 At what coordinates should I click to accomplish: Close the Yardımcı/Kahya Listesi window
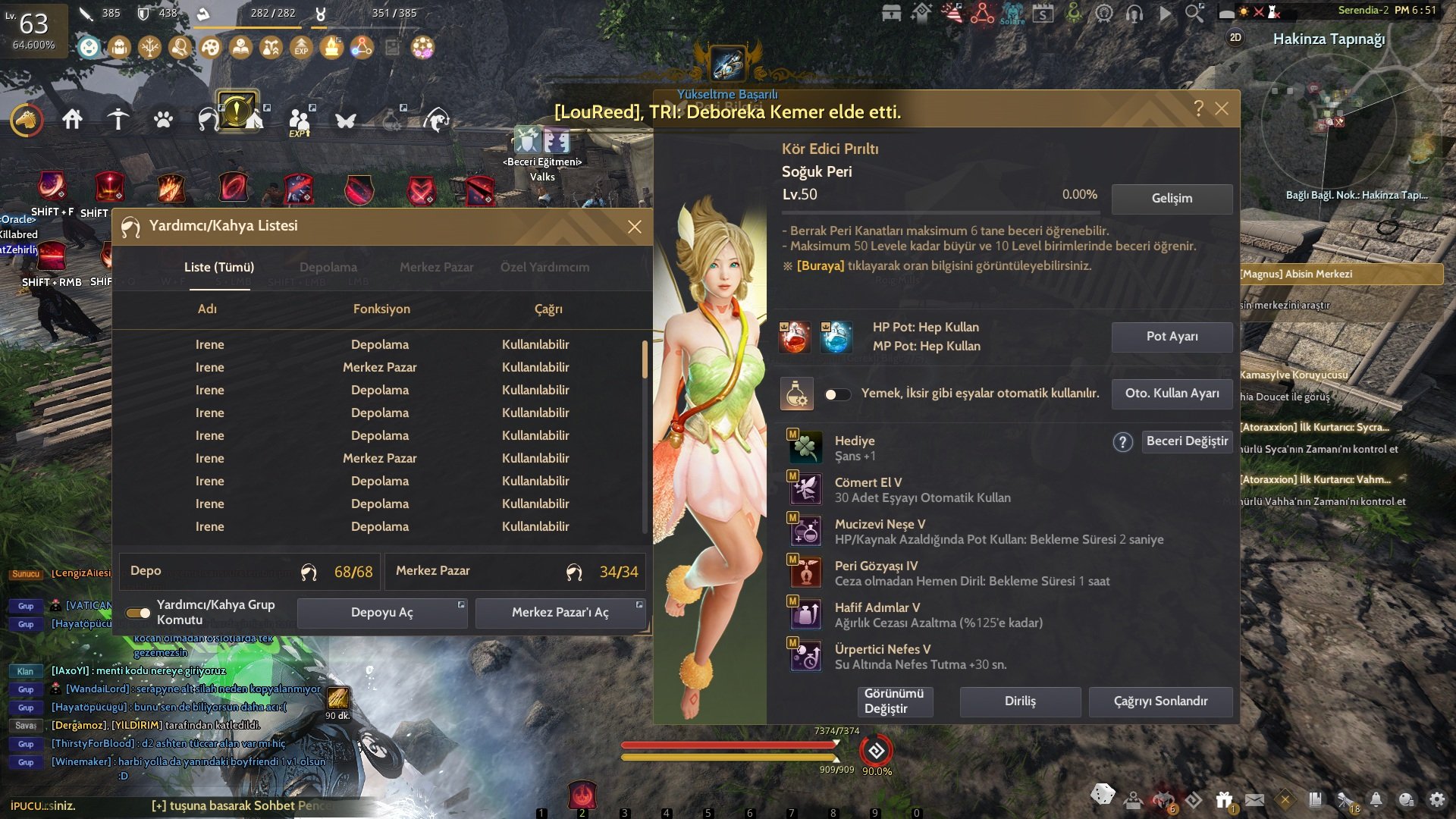tap(635, 227)
